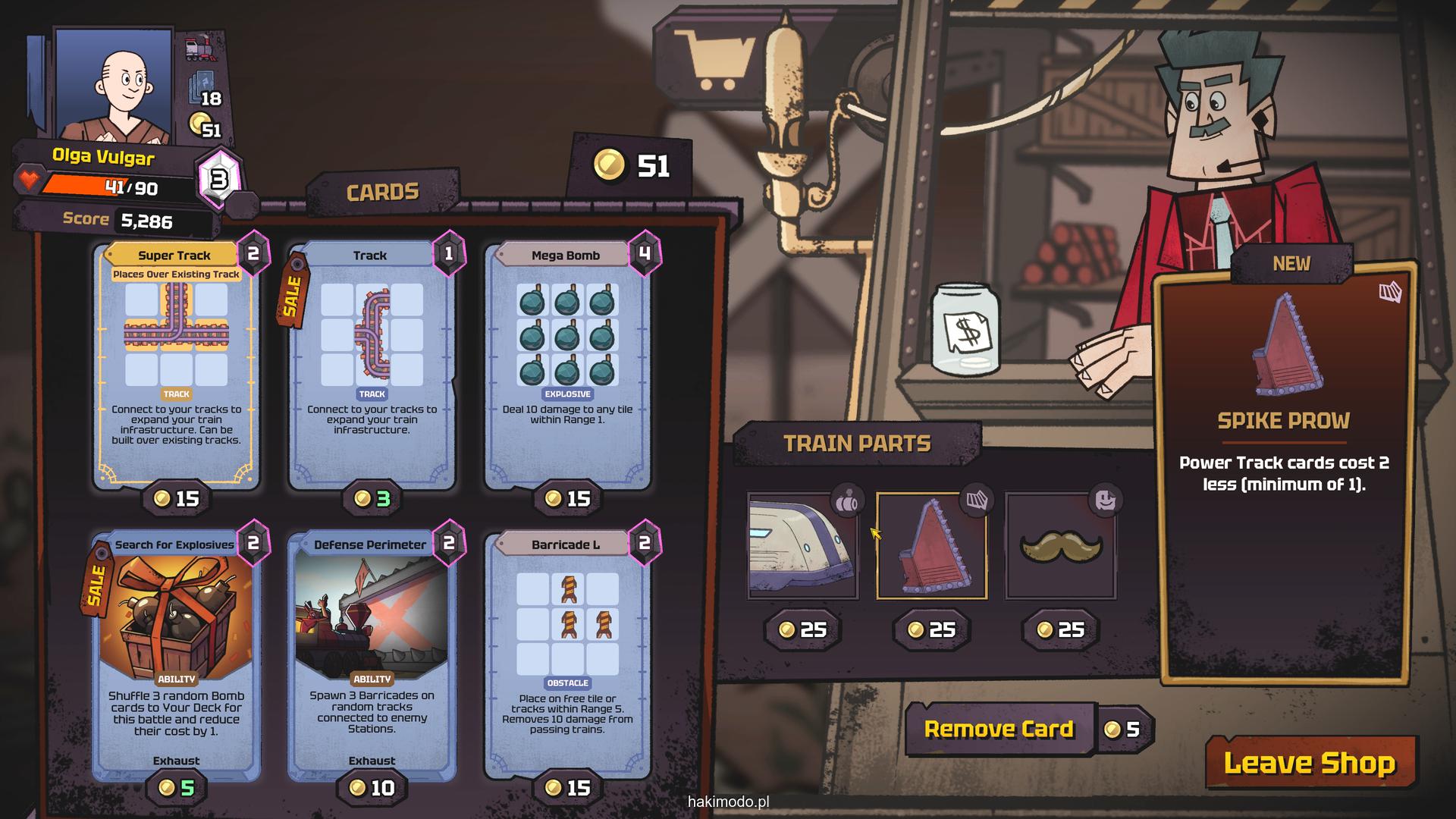The height and width of the screenshot is (819, 1456).
Task: Select the white train nose part
Action: pos(802,546)
